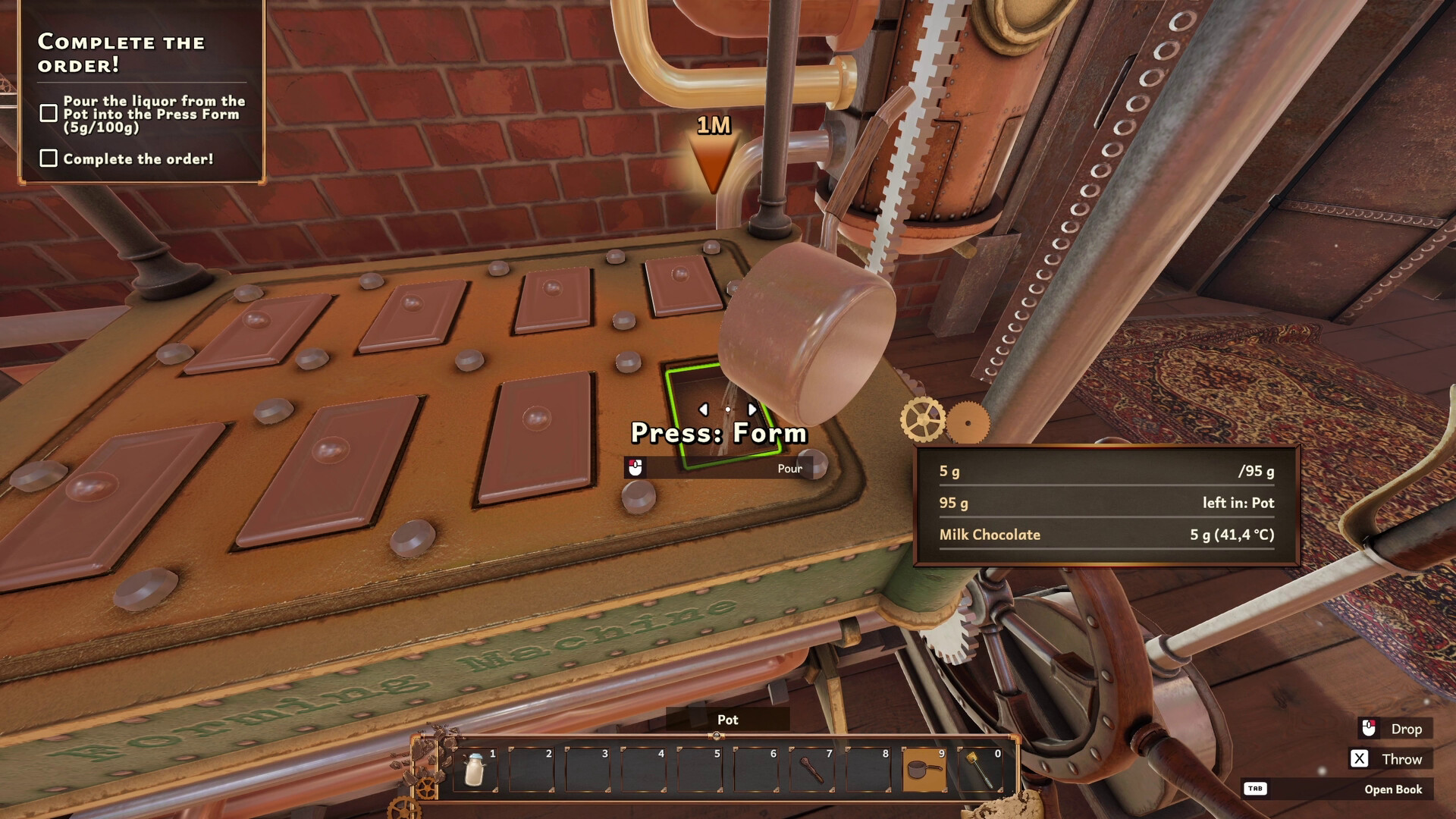Check the pour liquor objective checkbox

(x=50, y=111)
